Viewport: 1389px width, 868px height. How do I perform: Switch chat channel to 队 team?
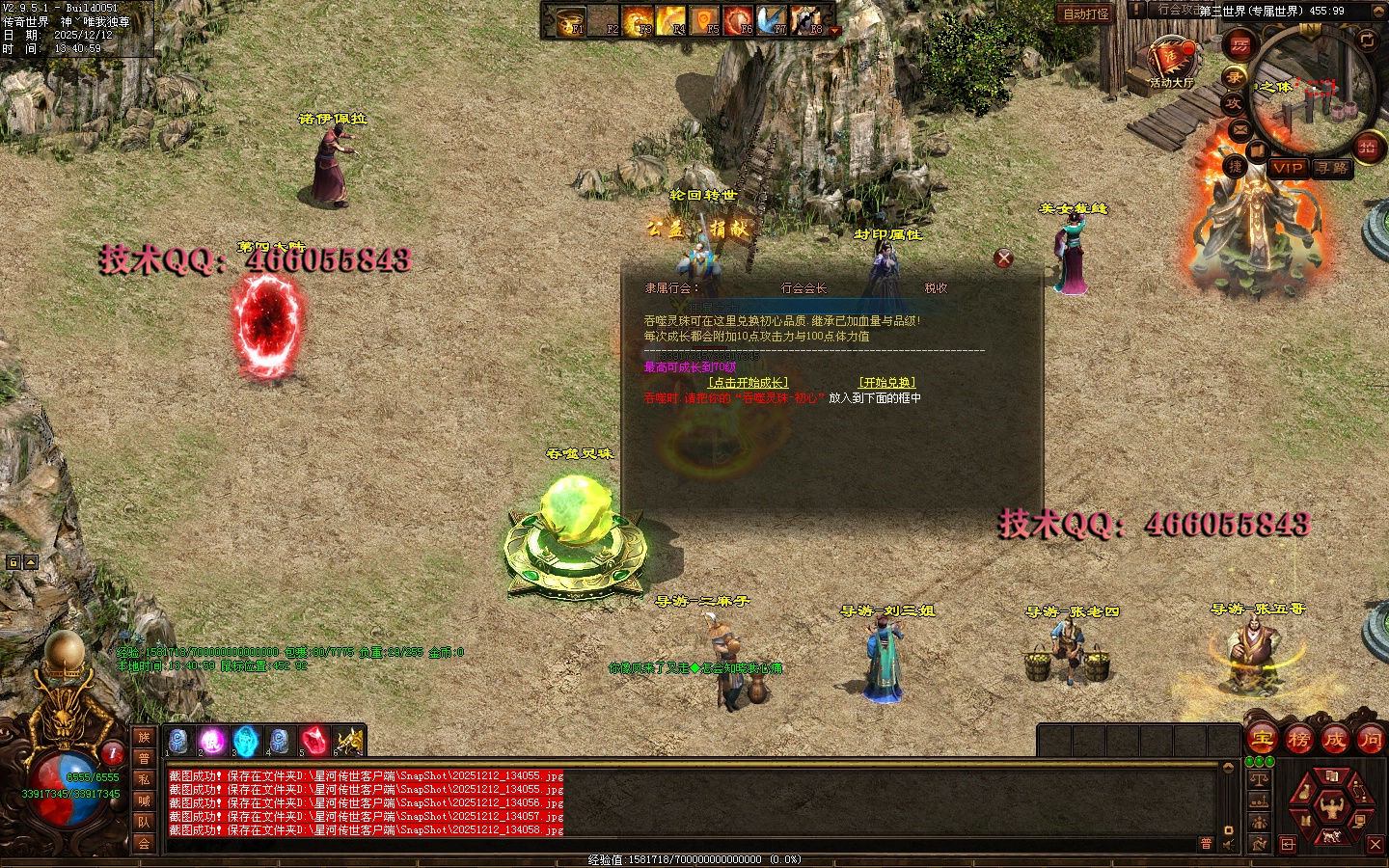144,822
